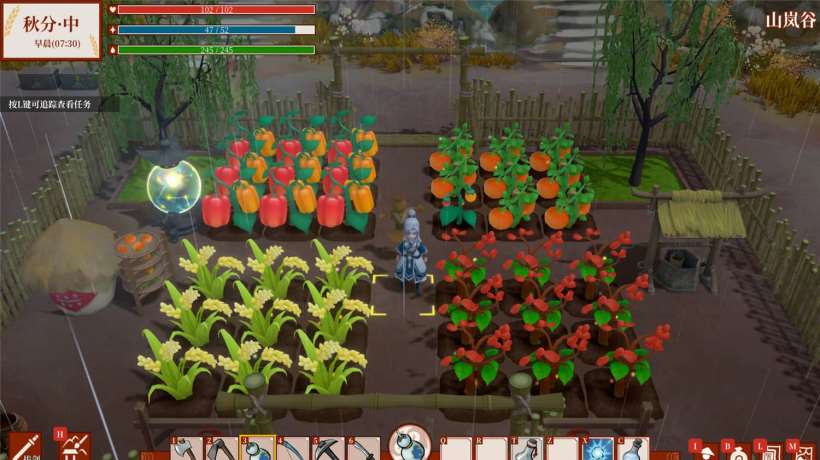
Task: Select the blade in hotbar slot 6
Action: point(362,450)
